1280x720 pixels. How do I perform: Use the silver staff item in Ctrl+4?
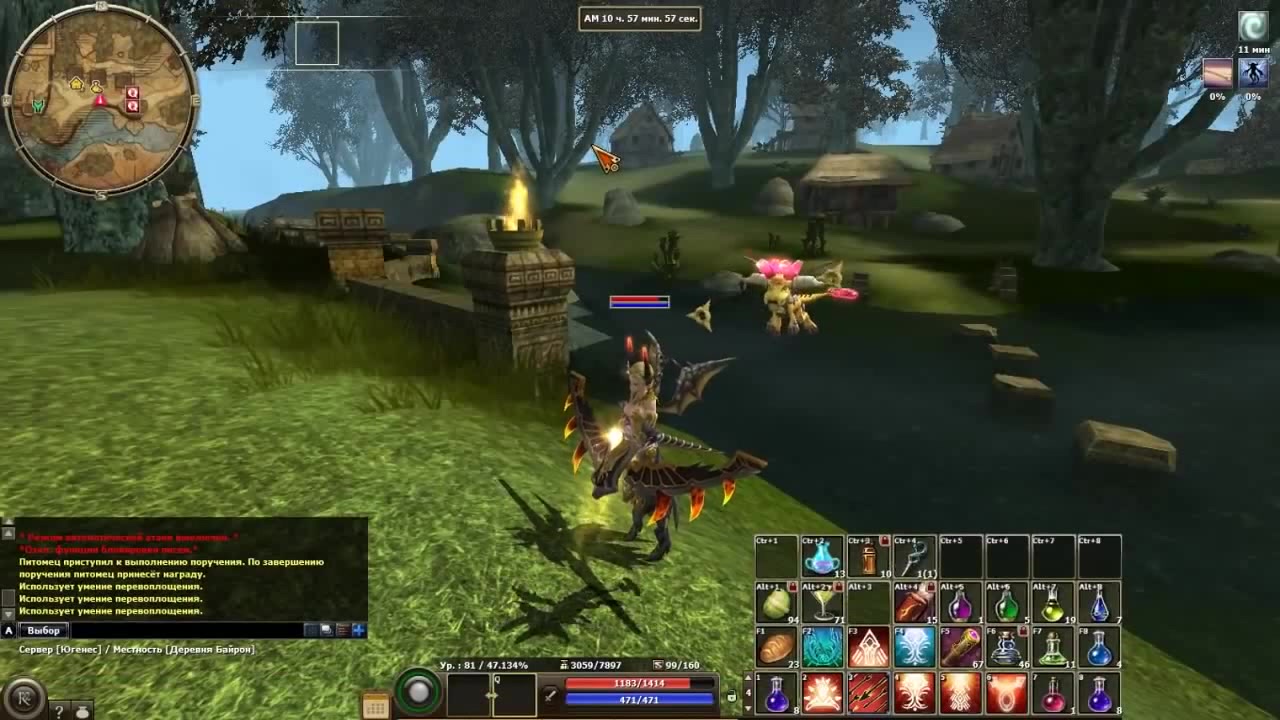tap(914, 557)
